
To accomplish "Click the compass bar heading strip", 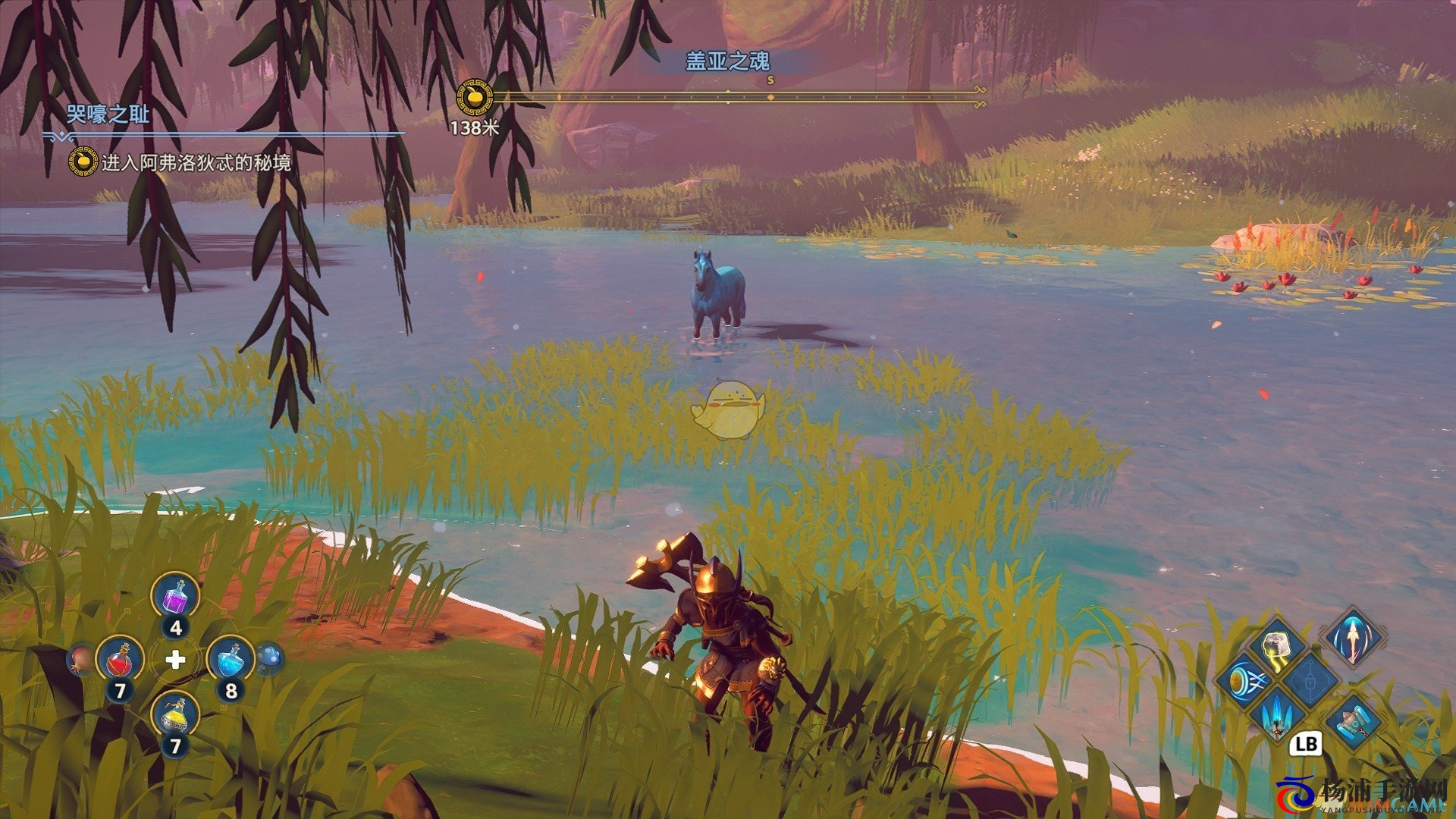I will (736, 96).
